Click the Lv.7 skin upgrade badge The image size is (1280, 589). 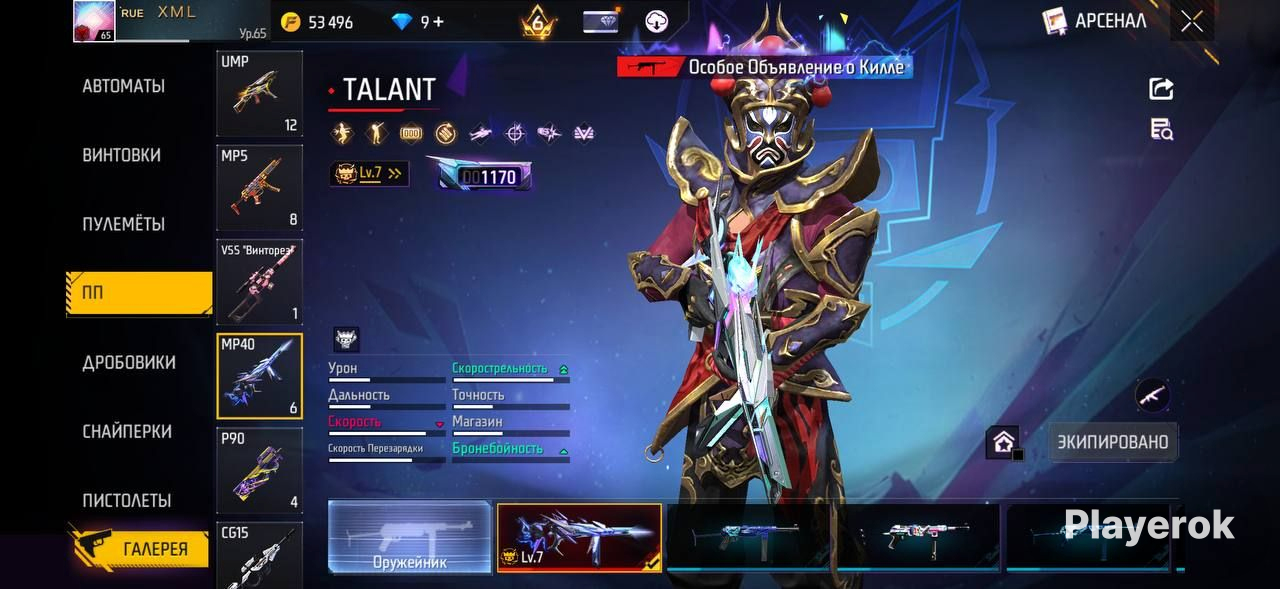(x=369, y=174)
